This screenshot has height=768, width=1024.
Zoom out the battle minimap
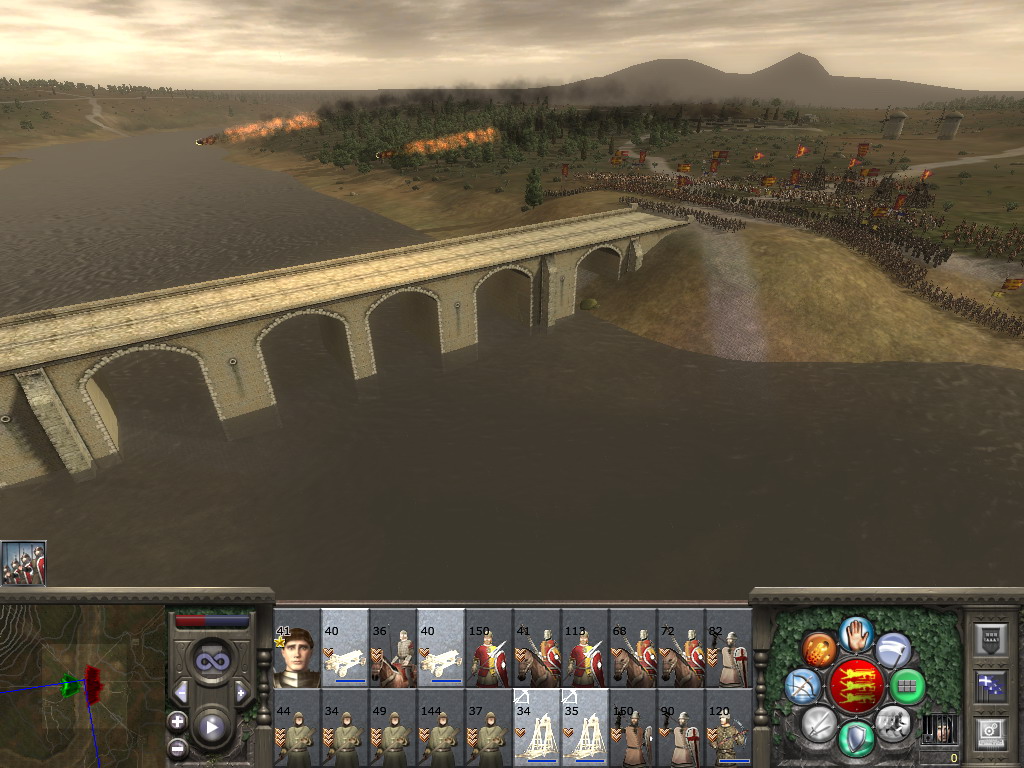[177, 747]
